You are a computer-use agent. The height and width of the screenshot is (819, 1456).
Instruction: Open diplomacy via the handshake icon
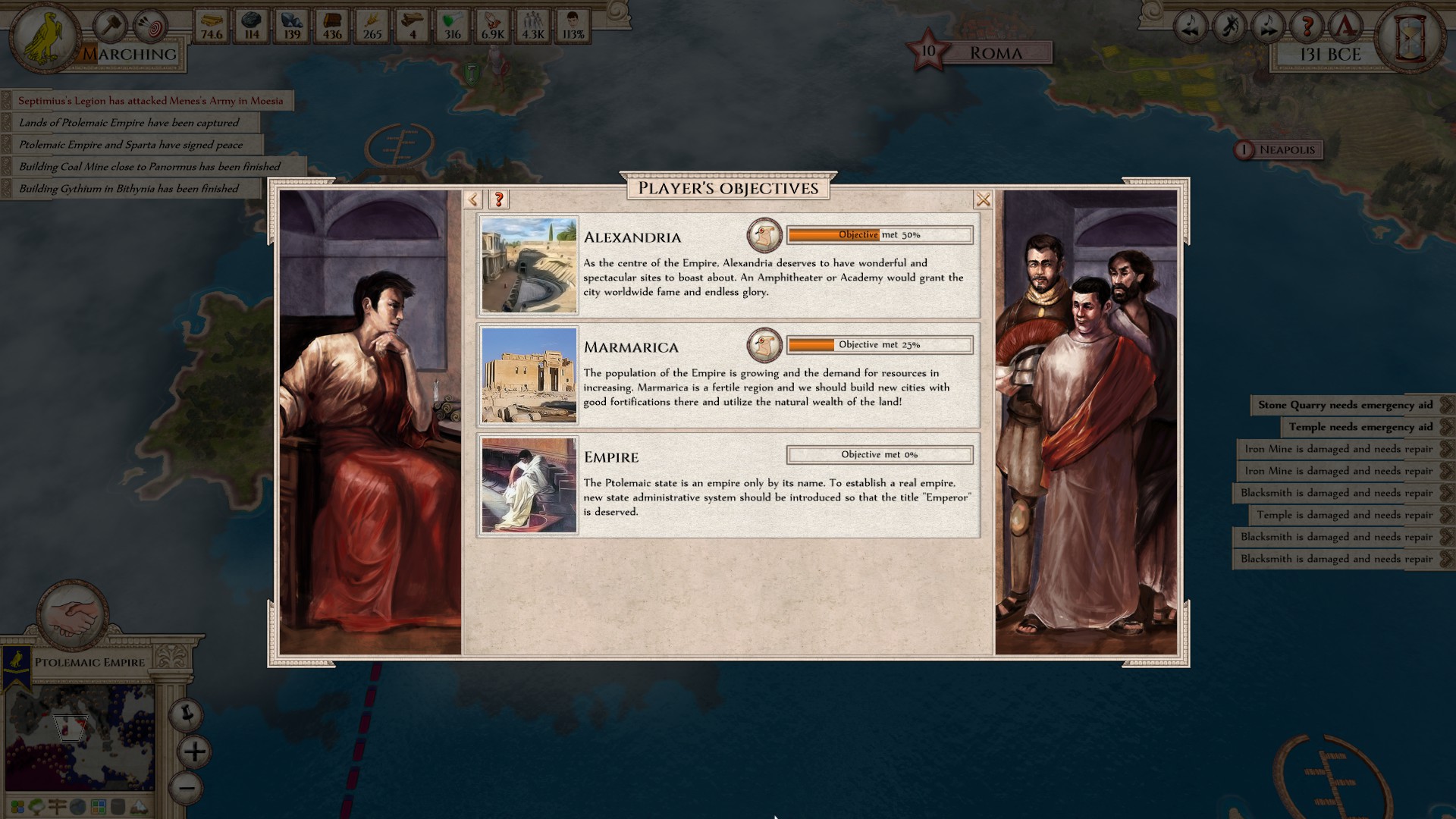(73, 614)
